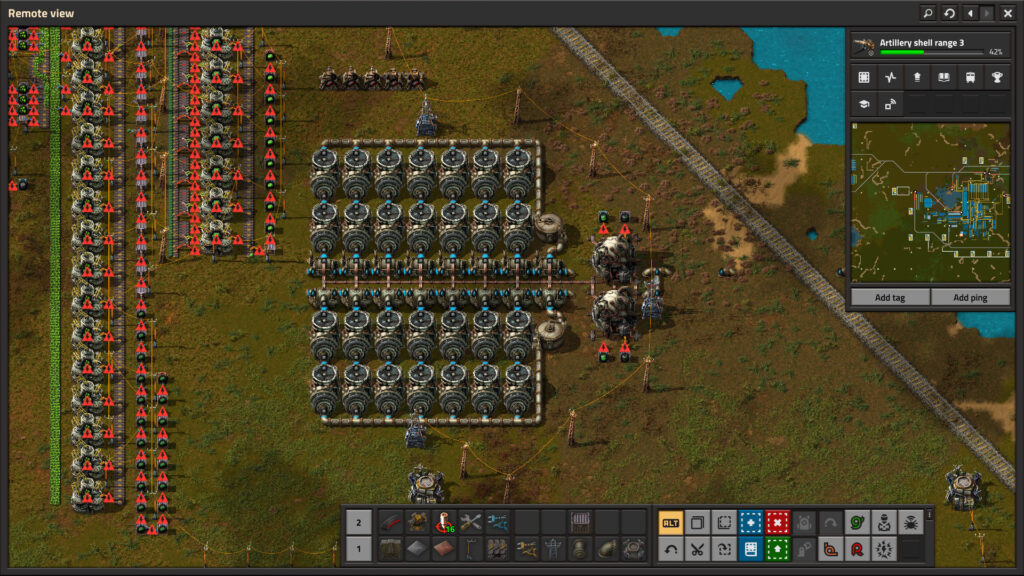Click the undo arrow in the shortcut bar
1024x576 pixels.
click(670, 548)
